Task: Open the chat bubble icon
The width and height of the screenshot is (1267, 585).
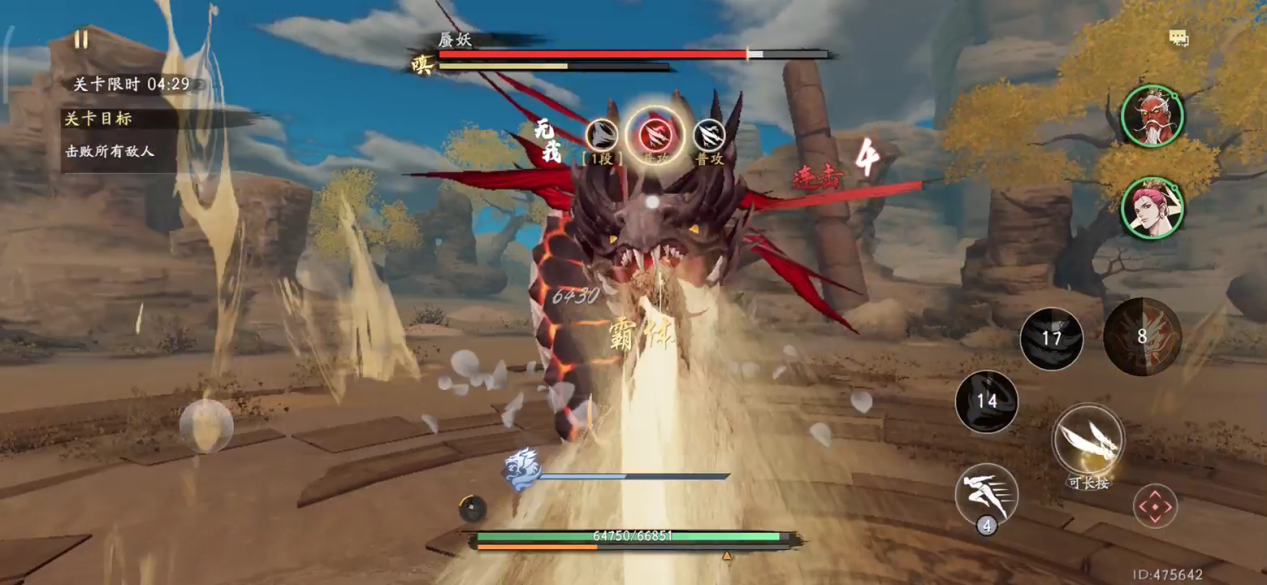Action: (1179, 38)
